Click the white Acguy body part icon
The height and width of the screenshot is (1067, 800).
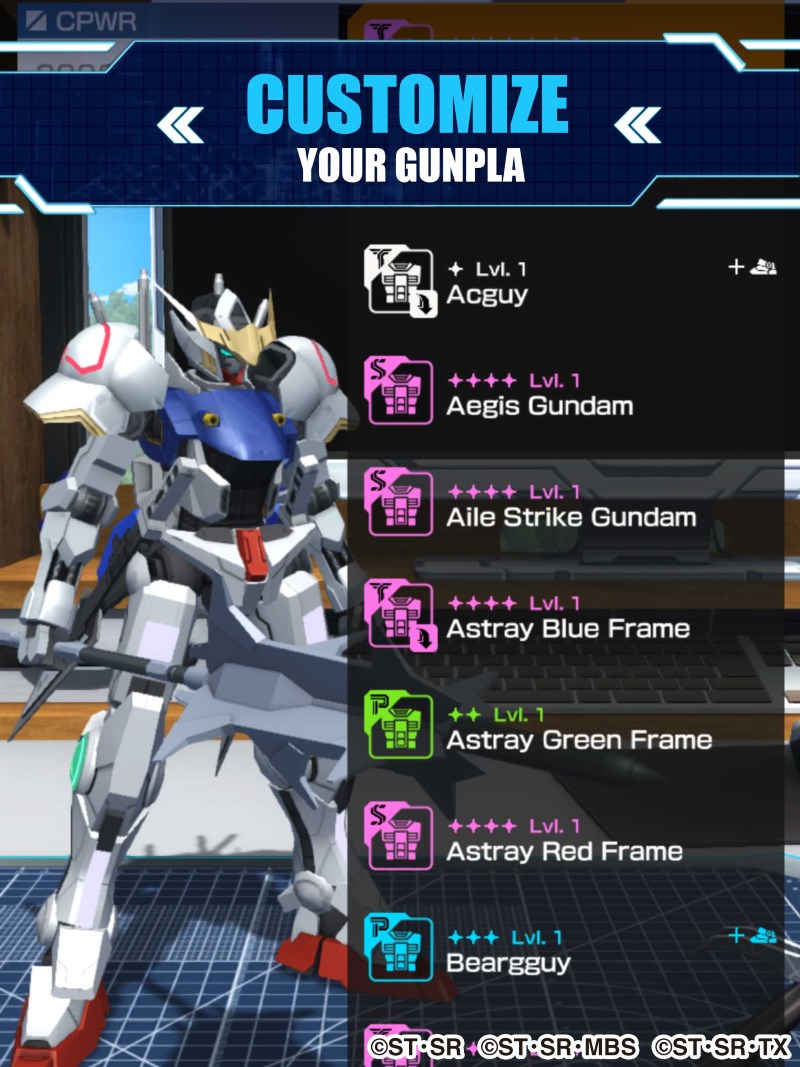(x=400, y=281)
